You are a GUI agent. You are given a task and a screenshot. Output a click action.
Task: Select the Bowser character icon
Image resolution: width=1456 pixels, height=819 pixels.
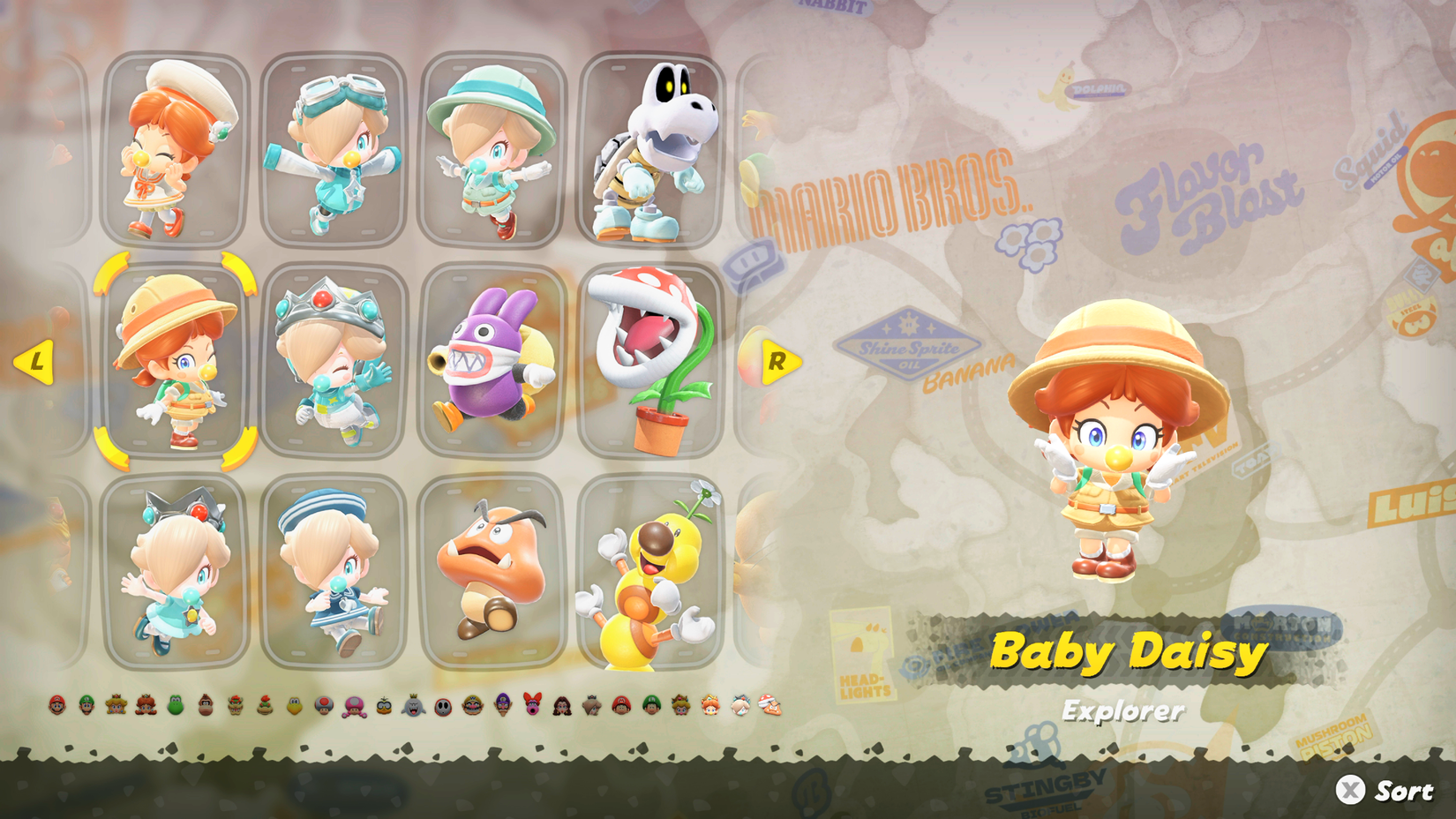[236, 706]
